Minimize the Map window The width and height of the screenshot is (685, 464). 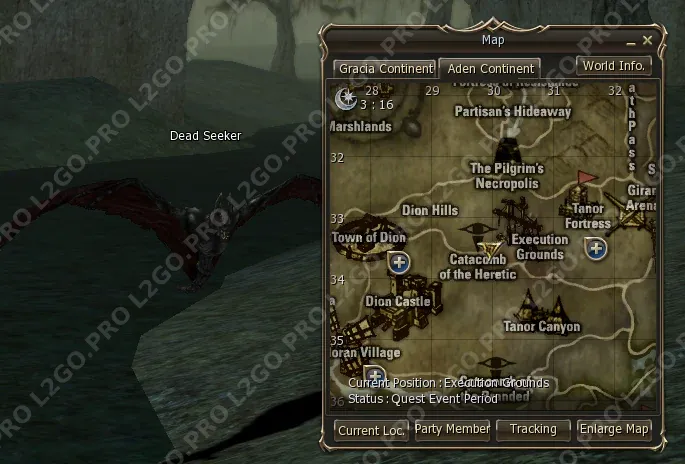(x=631, y=42)
